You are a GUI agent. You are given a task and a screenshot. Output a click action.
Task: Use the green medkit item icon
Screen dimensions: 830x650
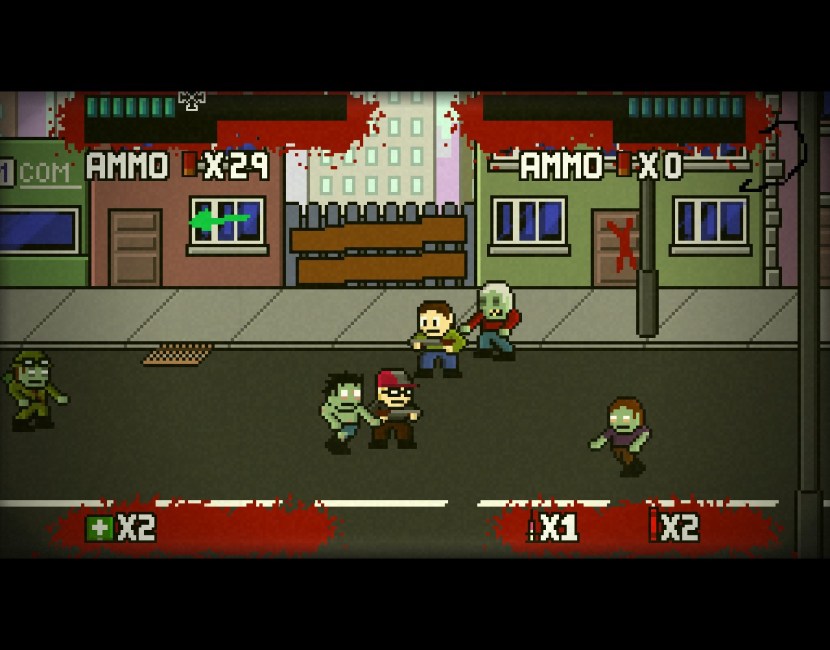[99, 527]
